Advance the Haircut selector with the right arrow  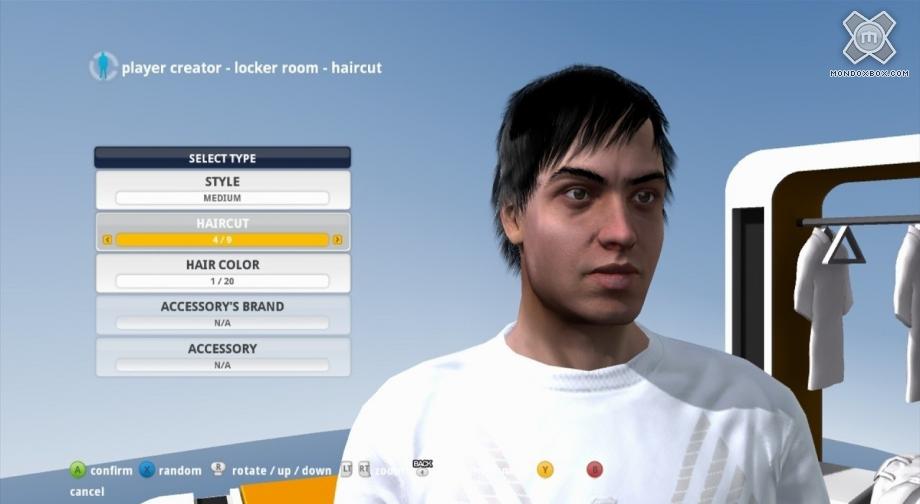click(337, 240)
